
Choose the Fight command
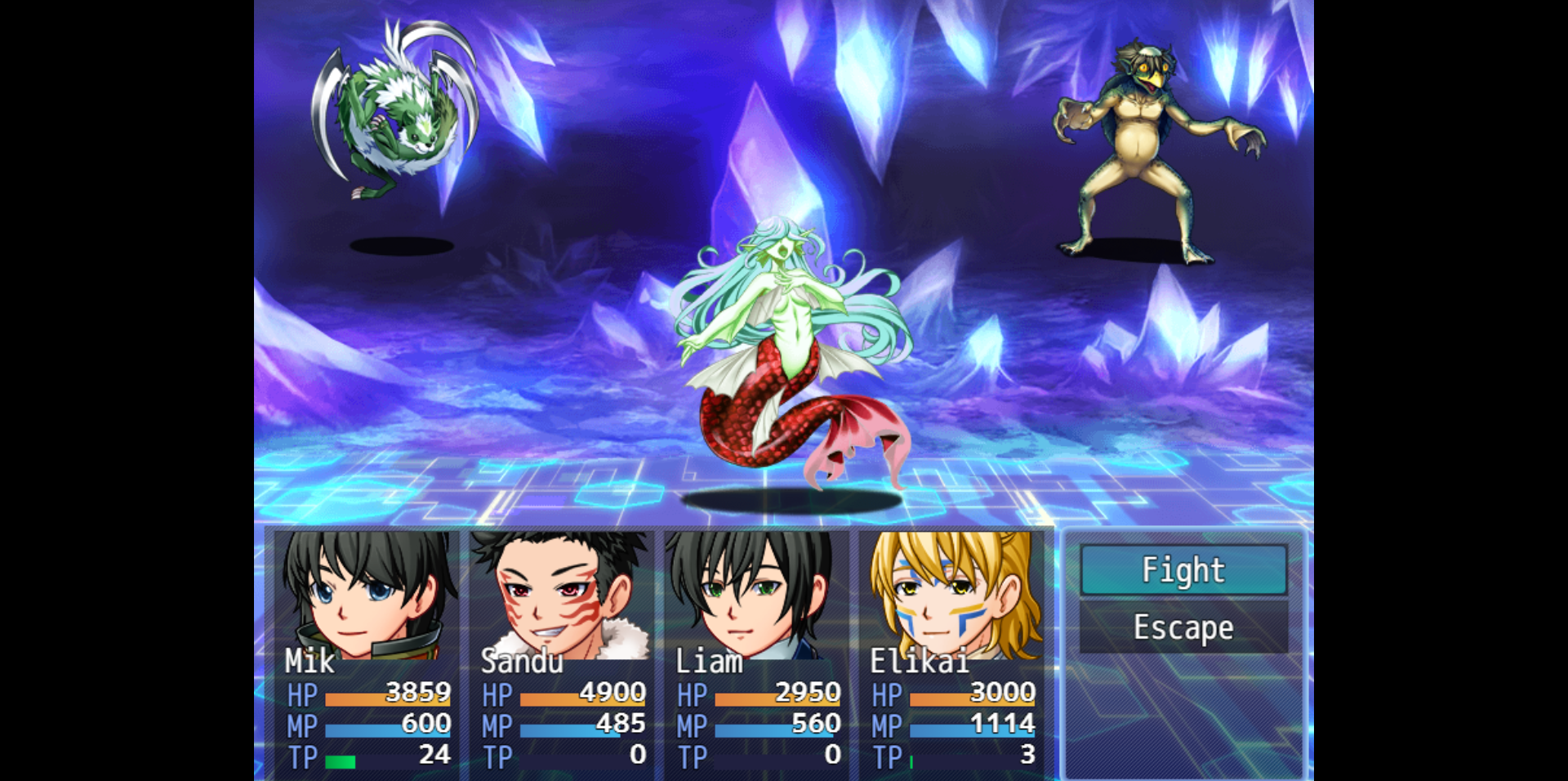click(x=1183, y=569)
